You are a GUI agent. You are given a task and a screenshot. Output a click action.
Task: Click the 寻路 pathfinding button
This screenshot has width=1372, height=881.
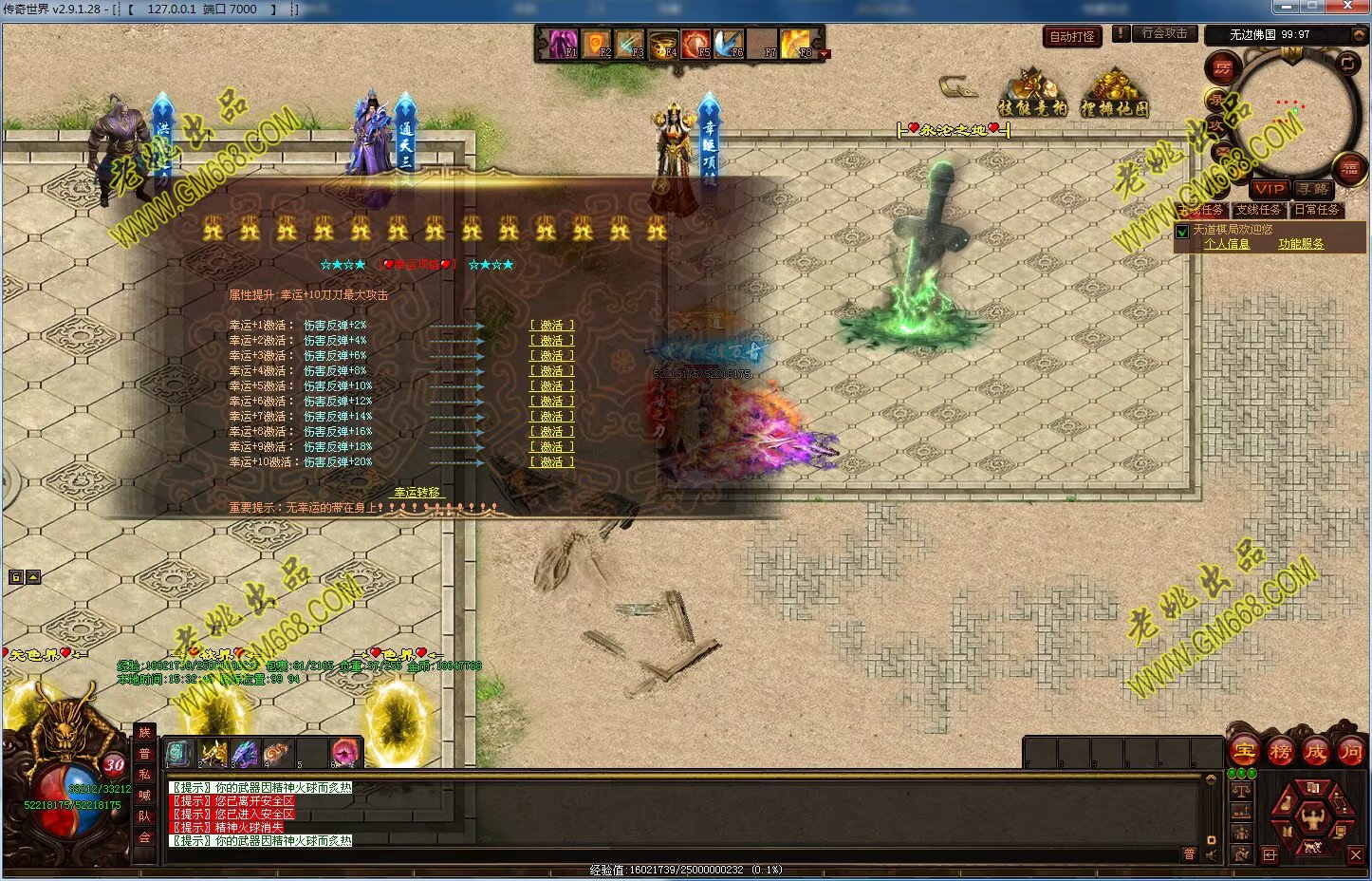pyautogui.click(x=1314, y=189)
